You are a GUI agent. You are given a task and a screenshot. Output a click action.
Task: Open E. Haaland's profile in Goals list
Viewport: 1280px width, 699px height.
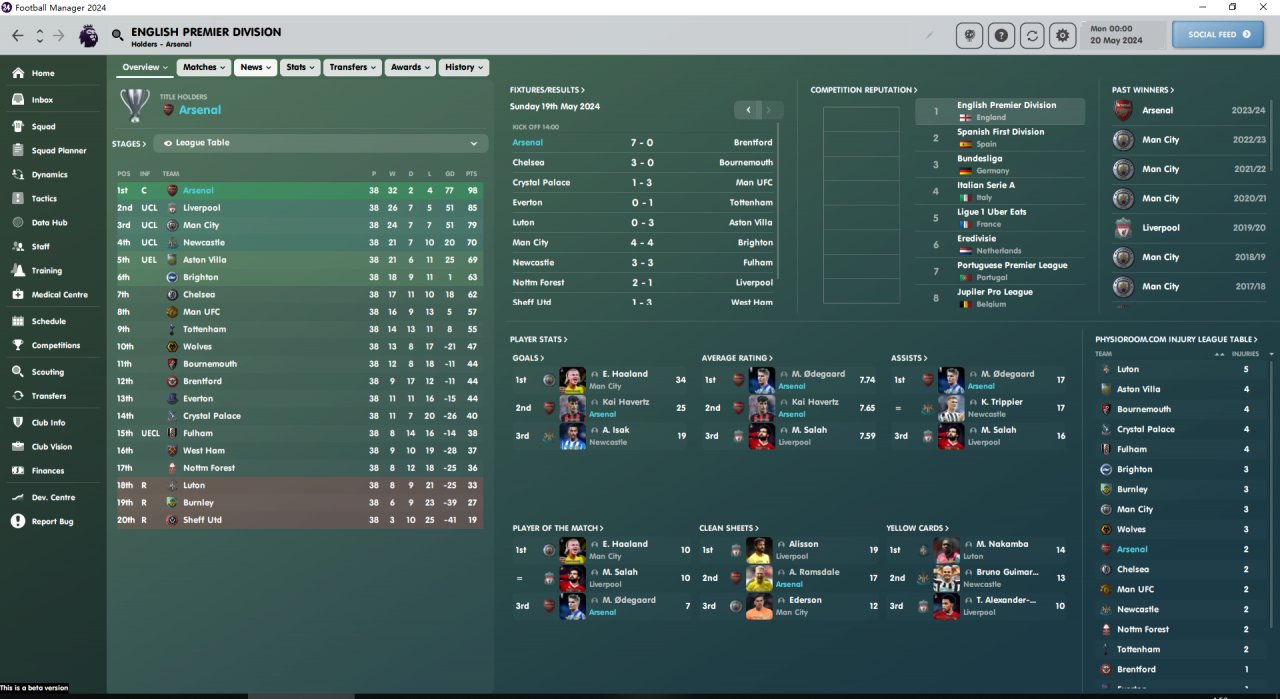623,374
